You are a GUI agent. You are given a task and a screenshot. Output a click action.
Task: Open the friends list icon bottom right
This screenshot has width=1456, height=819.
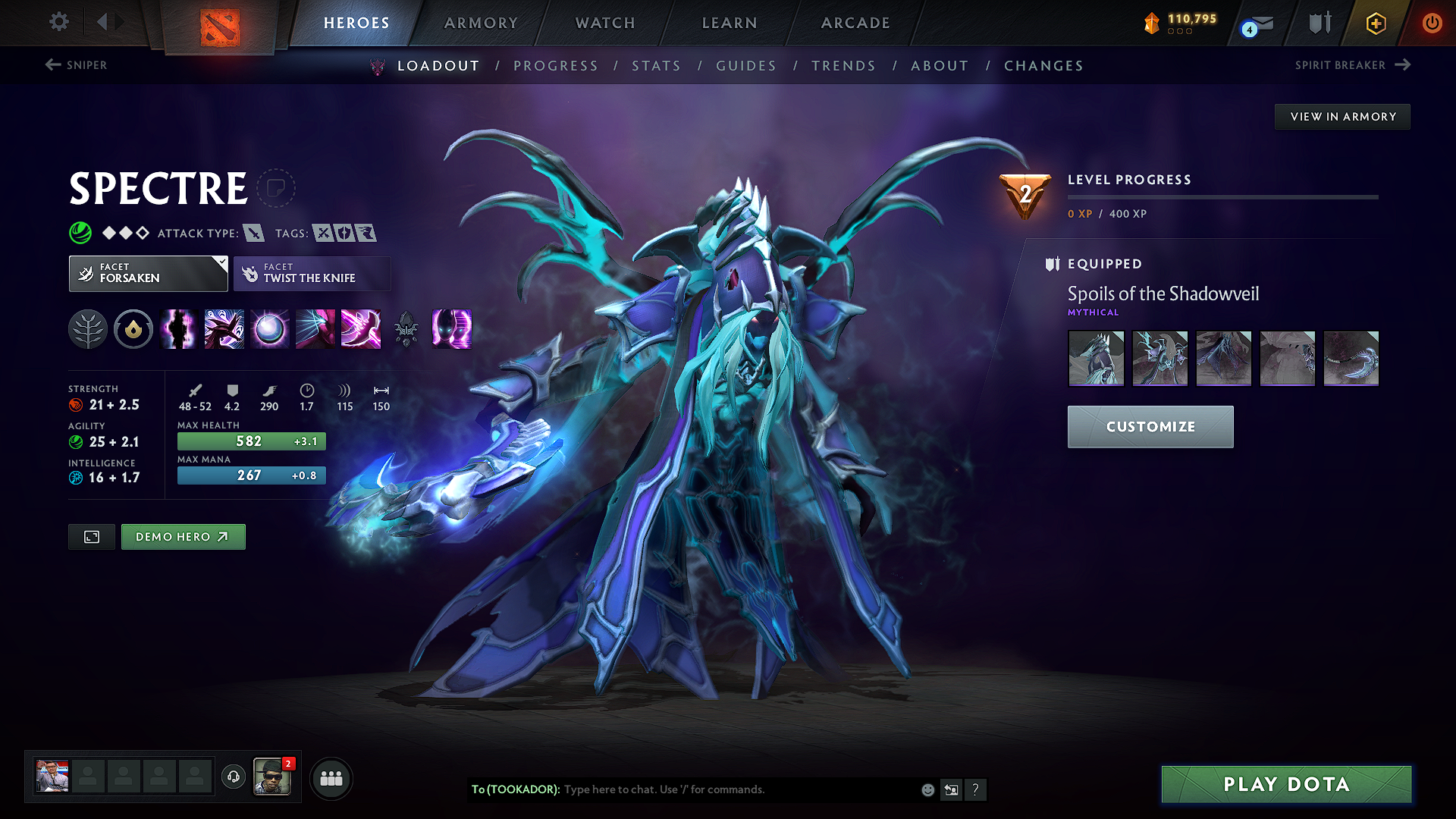pos(331,778)
